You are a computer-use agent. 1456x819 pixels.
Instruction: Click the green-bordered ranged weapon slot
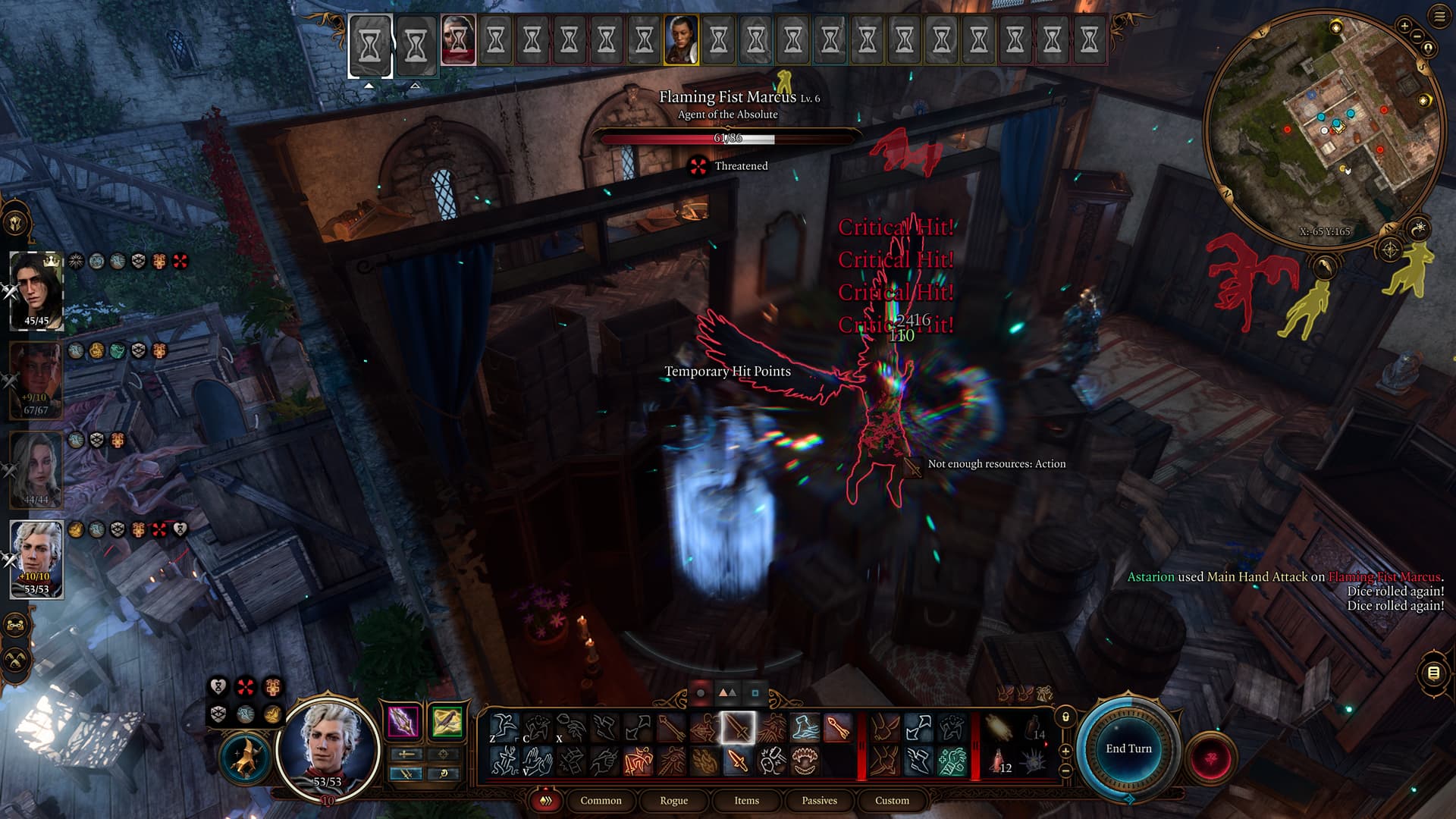447,721
